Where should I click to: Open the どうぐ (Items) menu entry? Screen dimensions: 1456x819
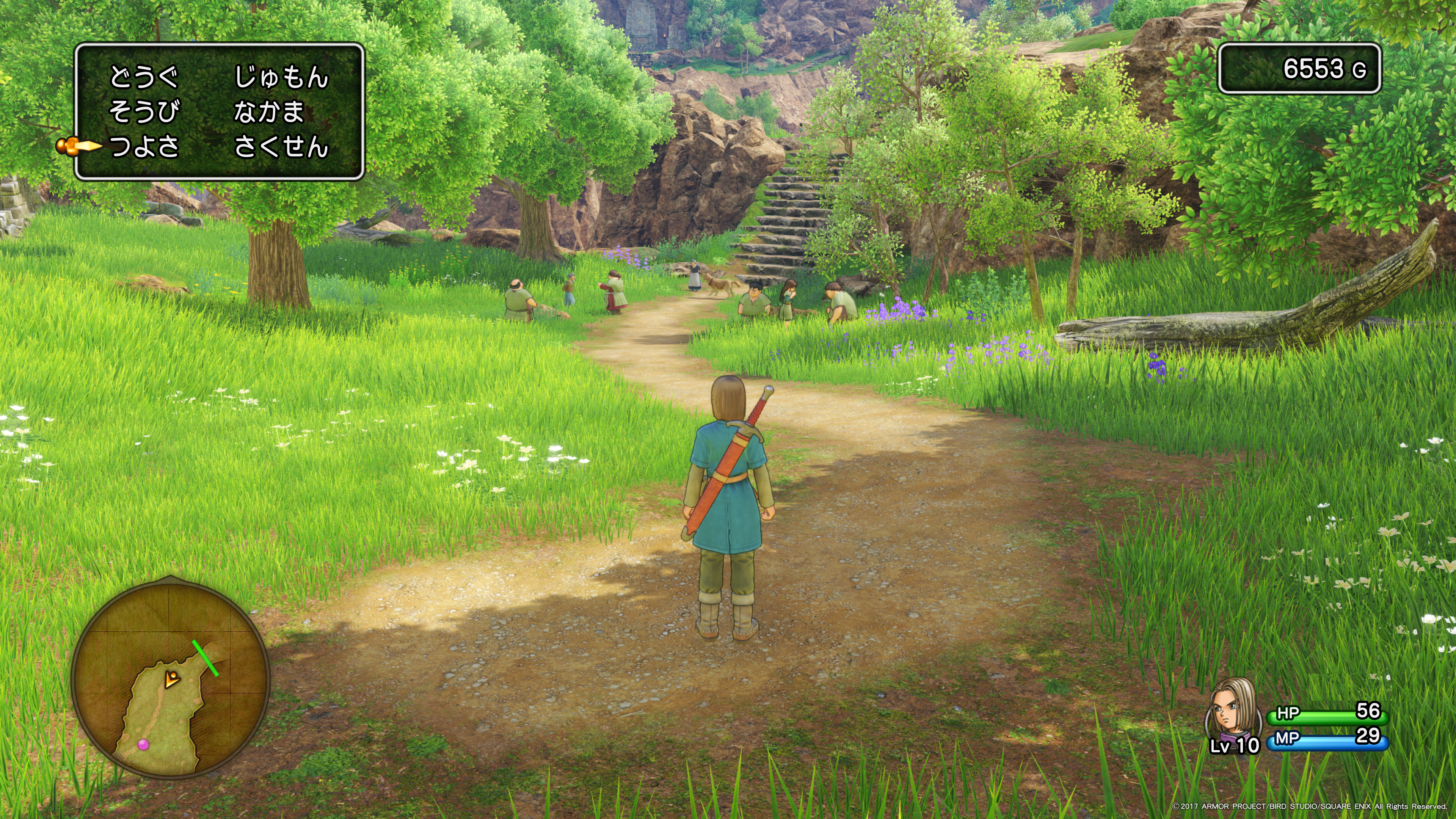pyautogui.click(x=144, y=77)
